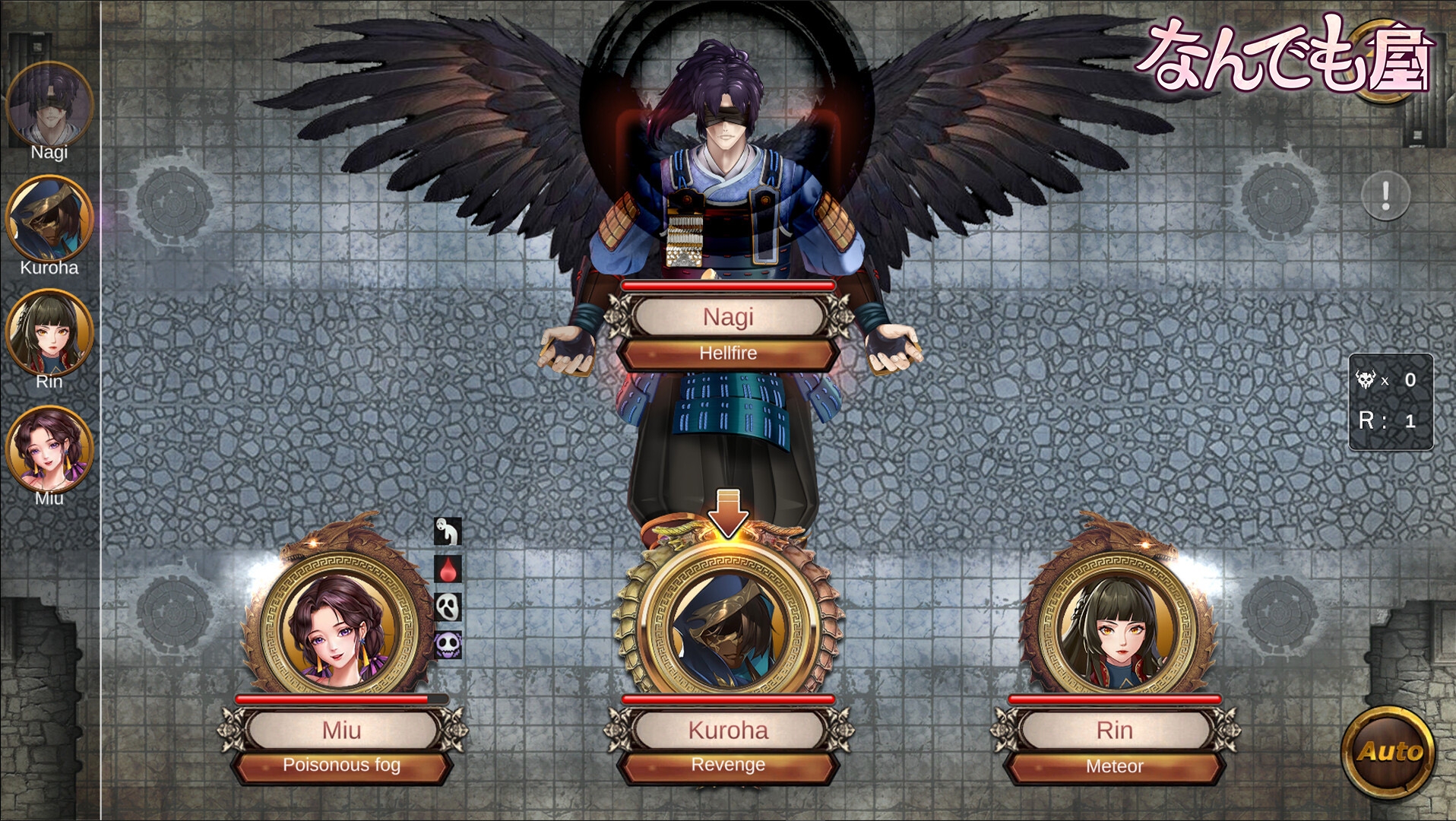The width and height of the screenshot is (1456, 821).
Task: Activate Kuroha's Revenge skill
Action: pos(728,766)
